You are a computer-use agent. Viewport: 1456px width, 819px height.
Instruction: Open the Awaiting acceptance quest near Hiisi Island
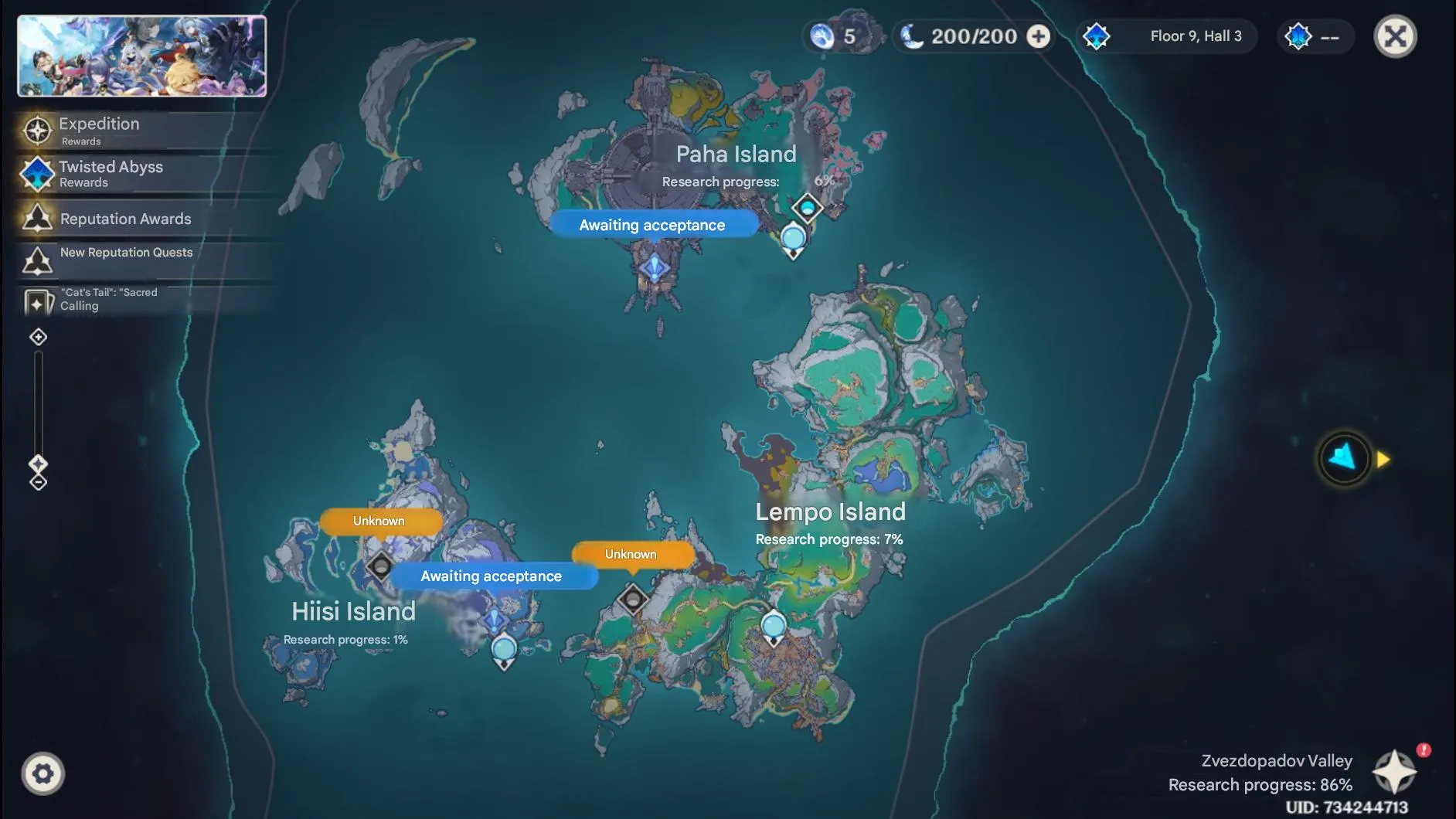492,576
